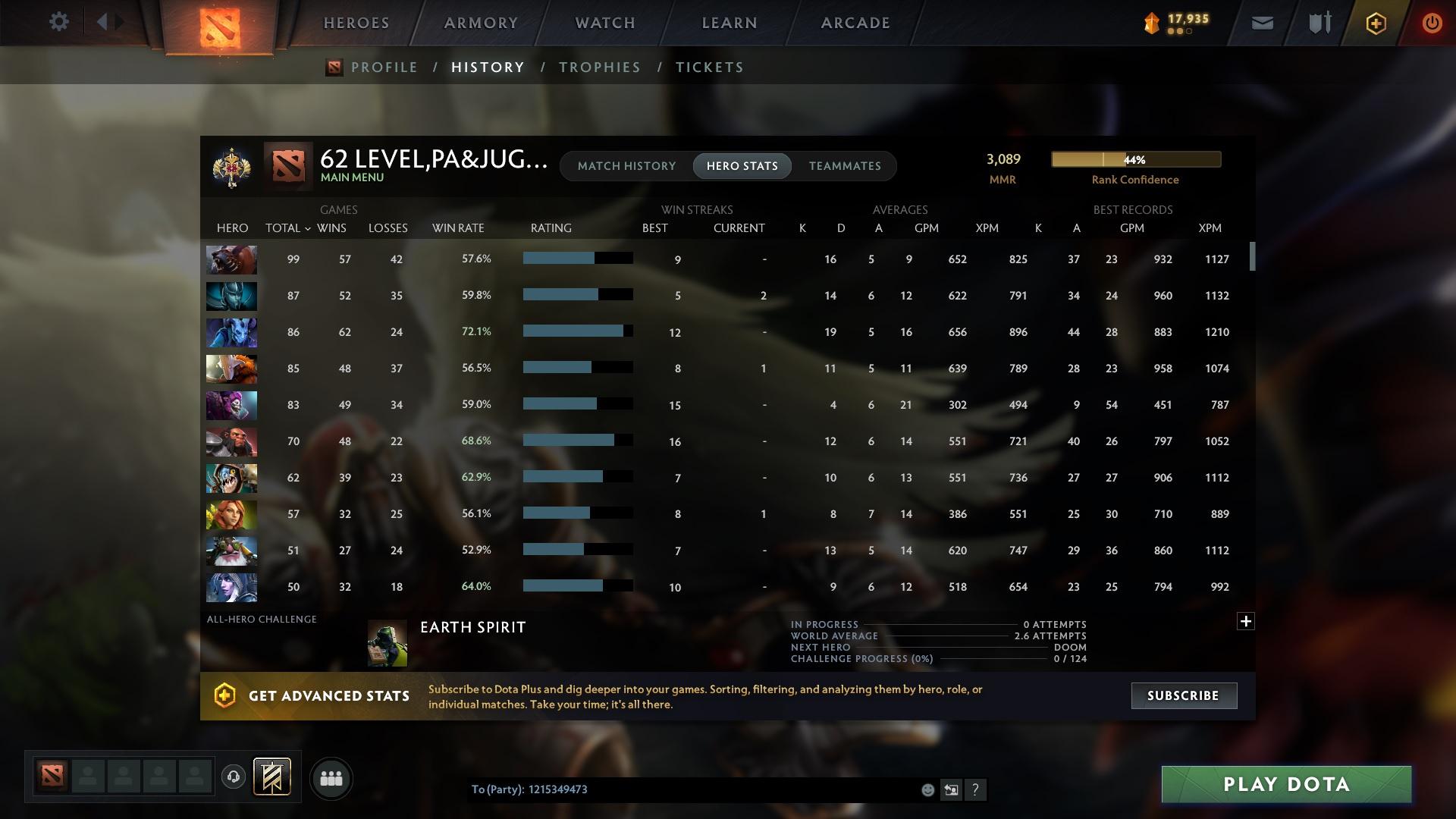Open Dota Plus hexagon icon in top bar
Screen dimensions: 1456x819
tap(1375, 23)
